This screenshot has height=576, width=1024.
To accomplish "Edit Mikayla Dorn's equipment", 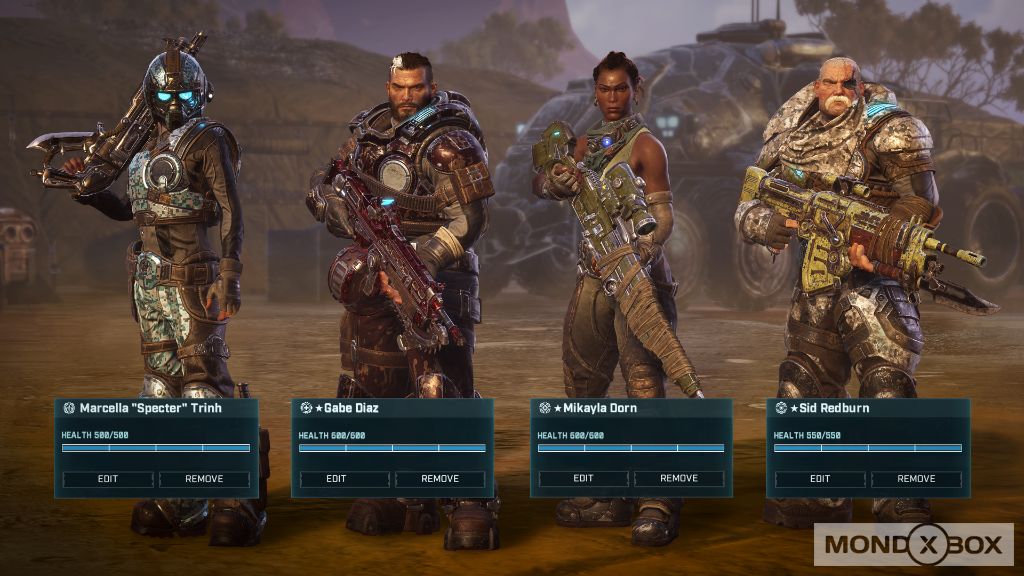I will [x=584, y=479].
